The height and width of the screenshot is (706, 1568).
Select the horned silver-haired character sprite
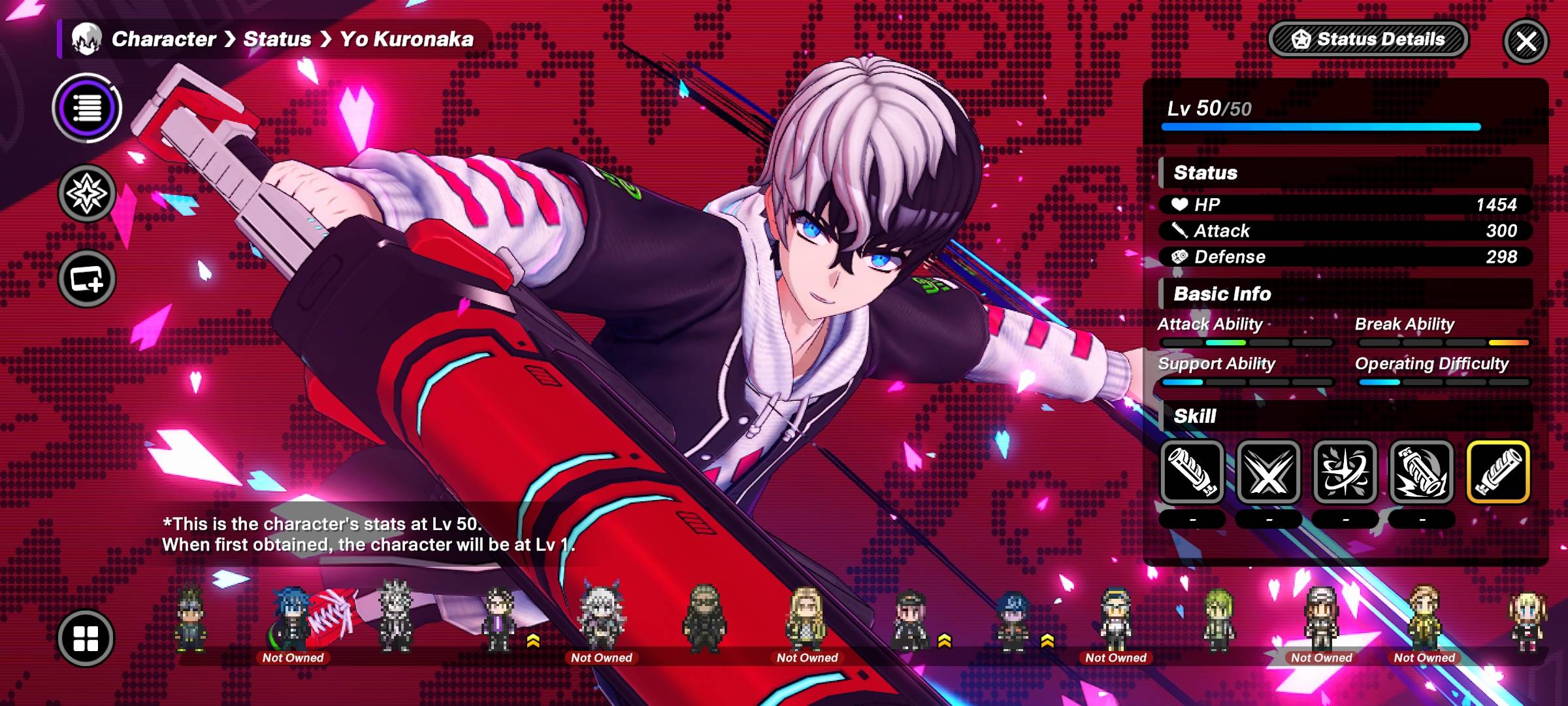click(602, 618)
